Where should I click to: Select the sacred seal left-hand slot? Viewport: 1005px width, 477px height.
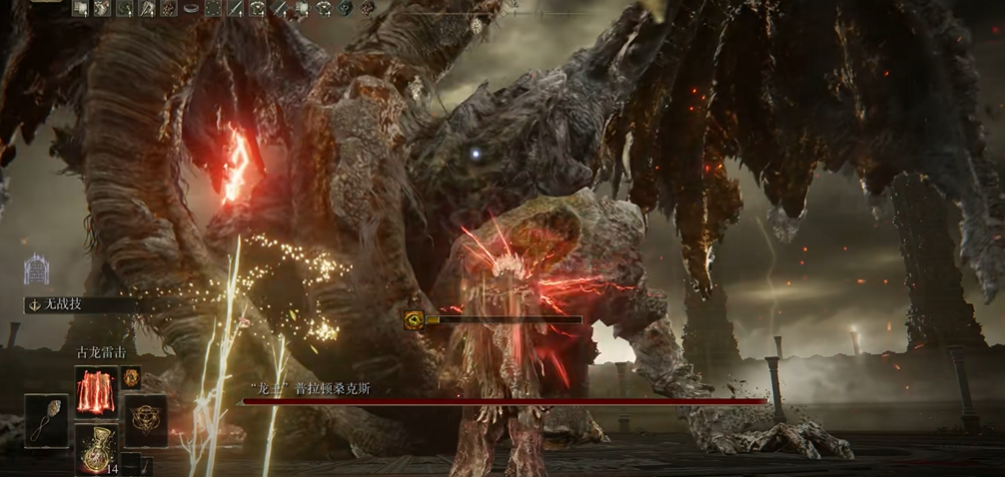46,420
